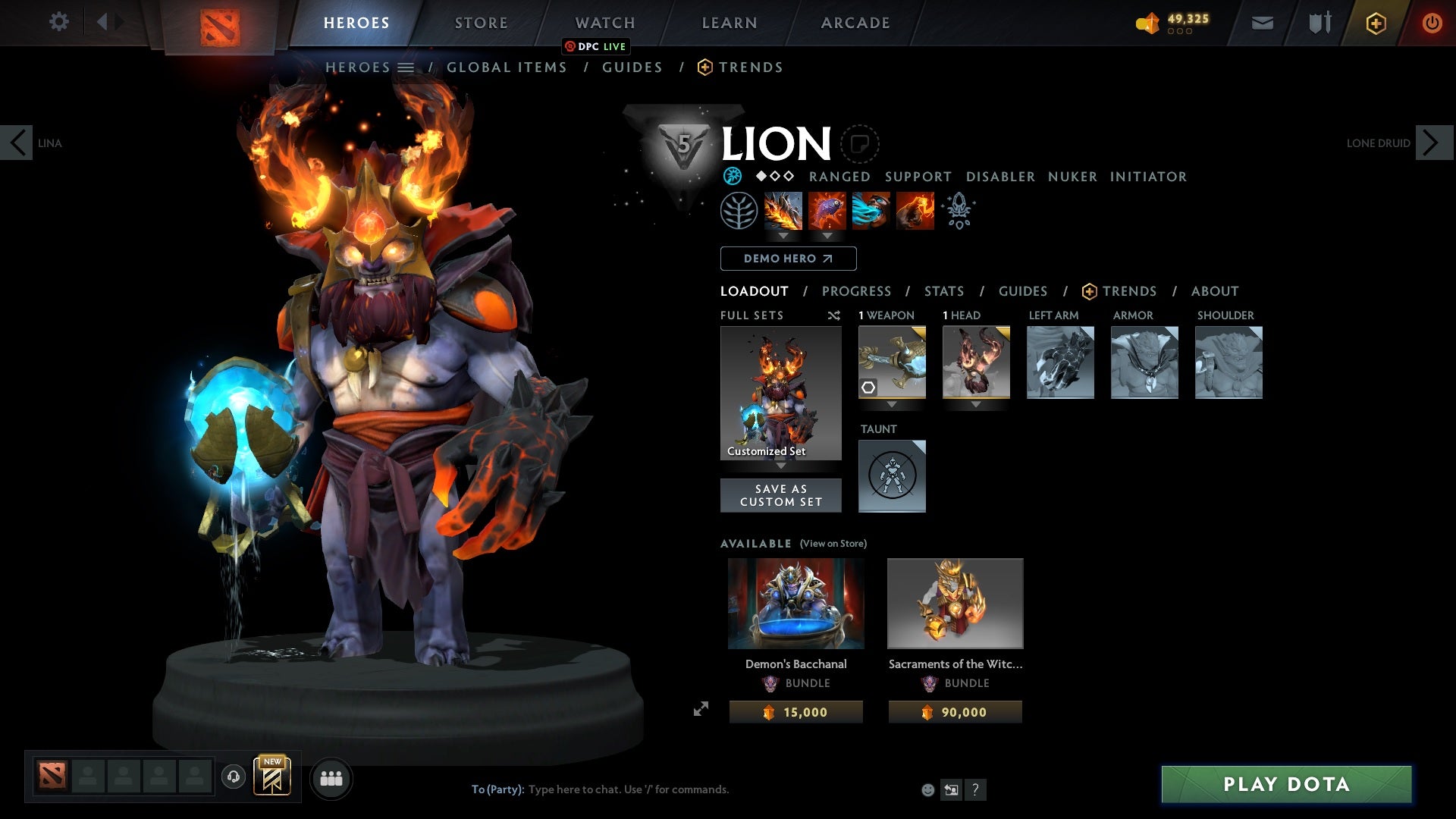
Task: Click the shuffle icon beside Full Sets
Action: point(834,315)
